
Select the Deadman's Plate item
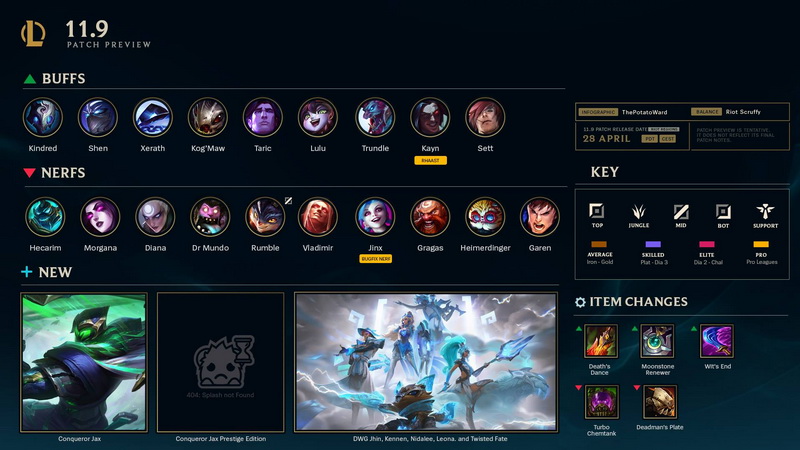(660, 401)
